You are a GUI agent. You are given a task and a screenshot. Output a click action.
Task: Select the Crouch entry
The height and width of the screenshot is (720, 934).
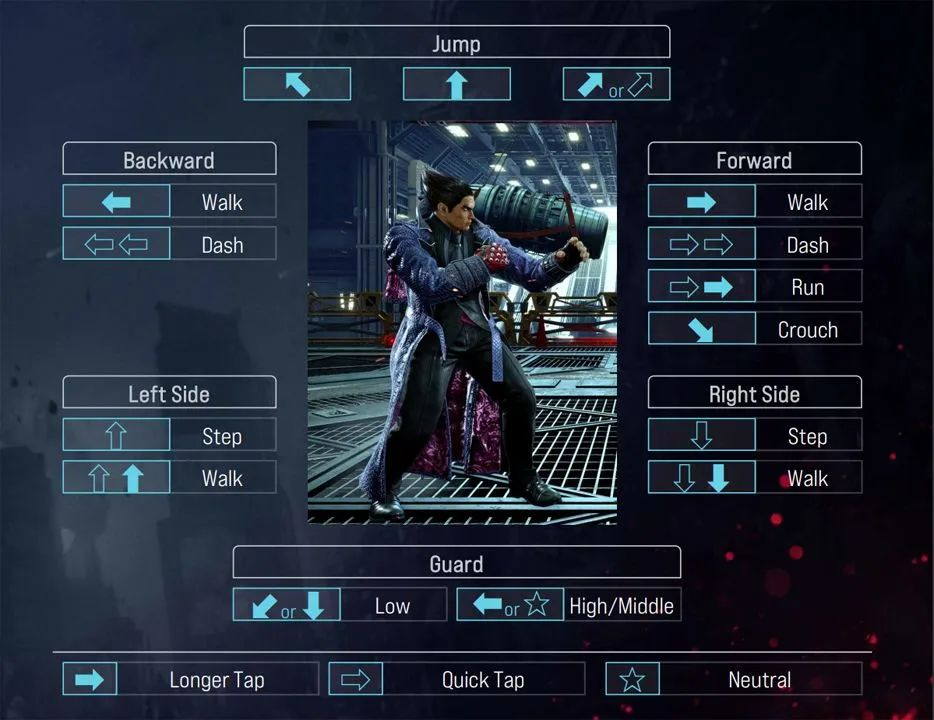[754, 329]
